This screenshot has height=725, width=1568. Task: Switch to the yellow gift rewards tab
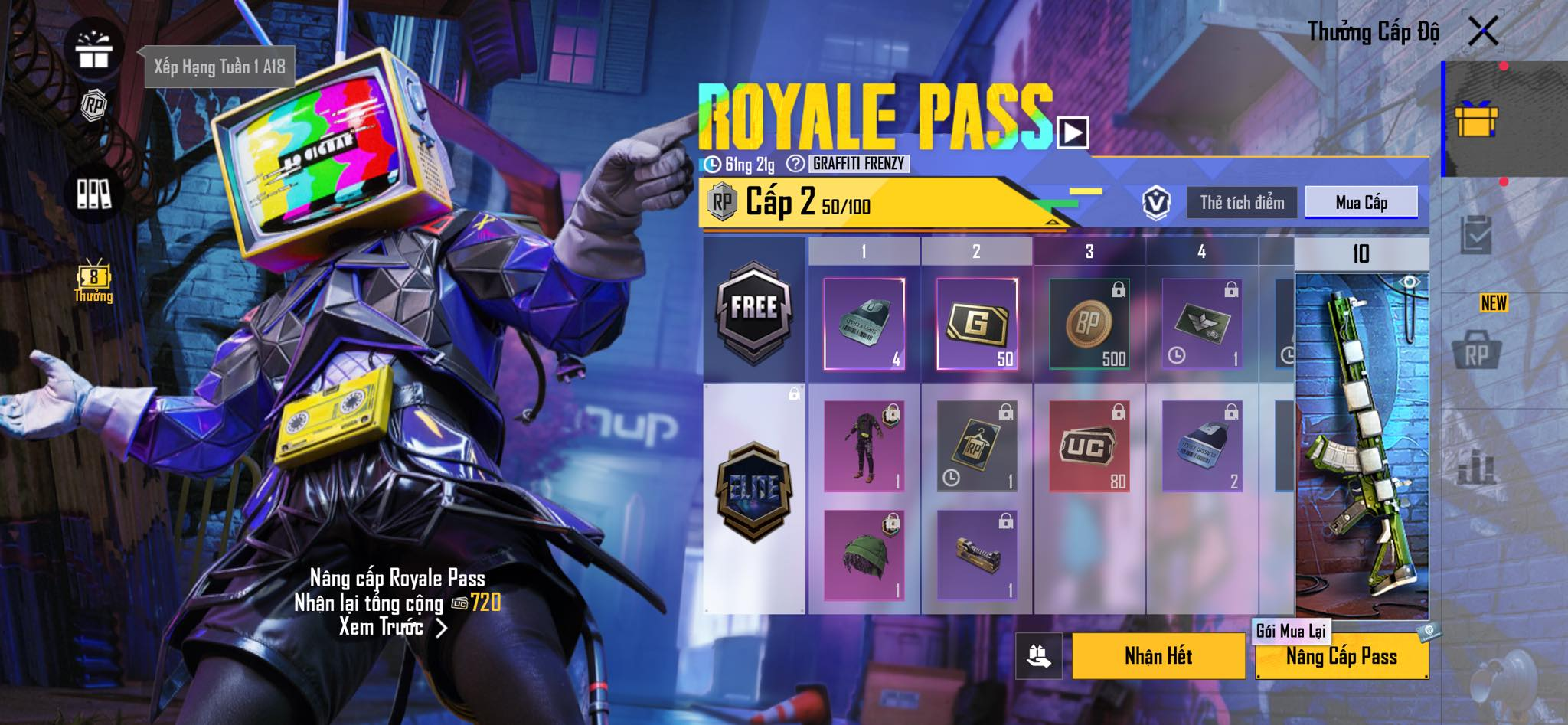point(1475,120)
